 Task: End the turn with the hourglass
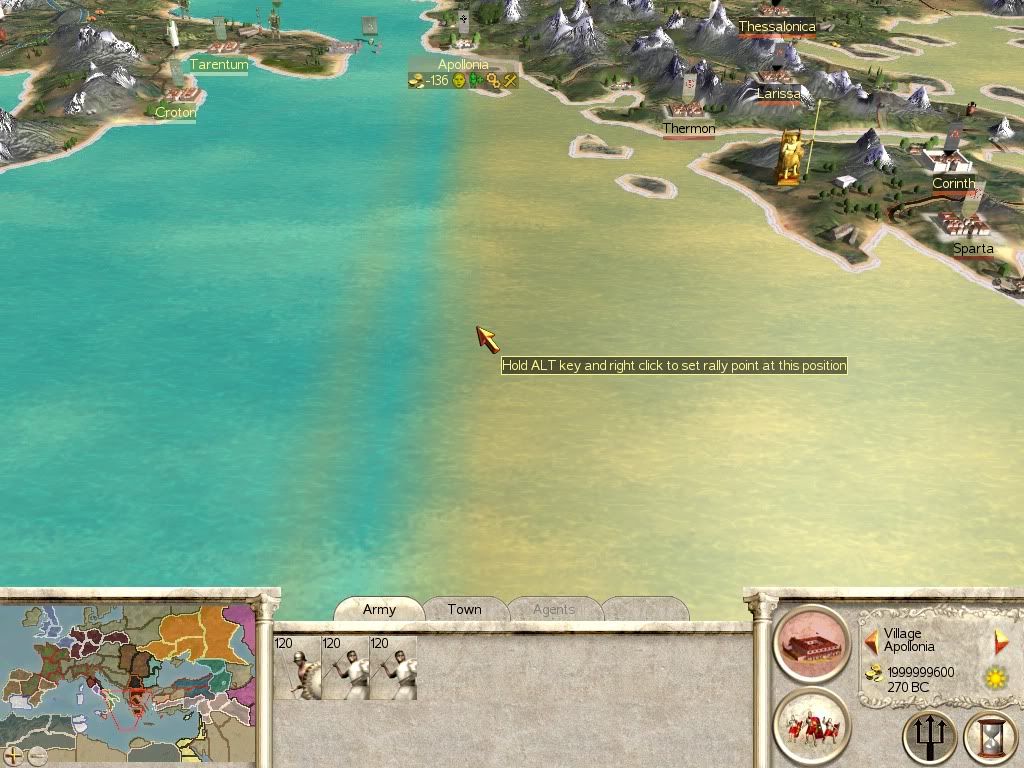tap(990, 738)
